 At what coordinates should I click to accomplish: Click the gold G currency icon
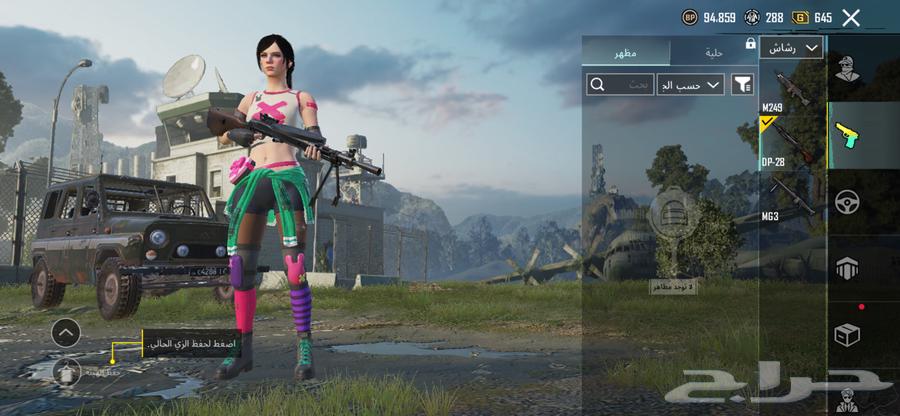tap(800, 17)
